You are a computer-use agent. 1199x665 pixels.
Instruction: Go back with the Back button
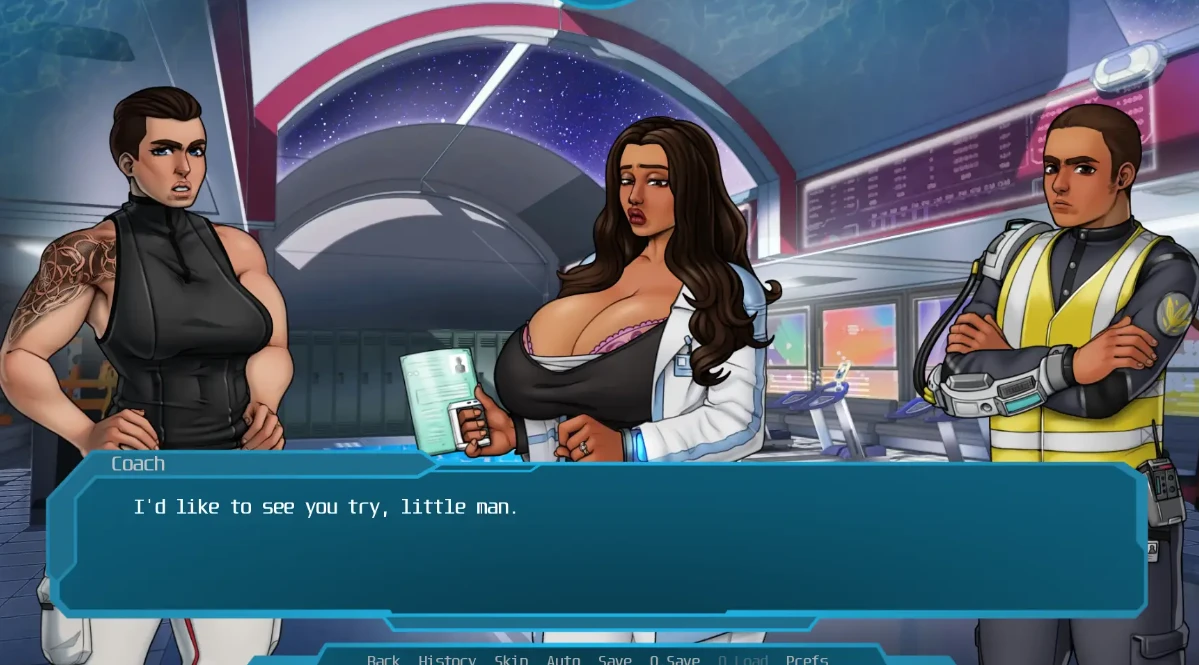[x=383, y=659]
